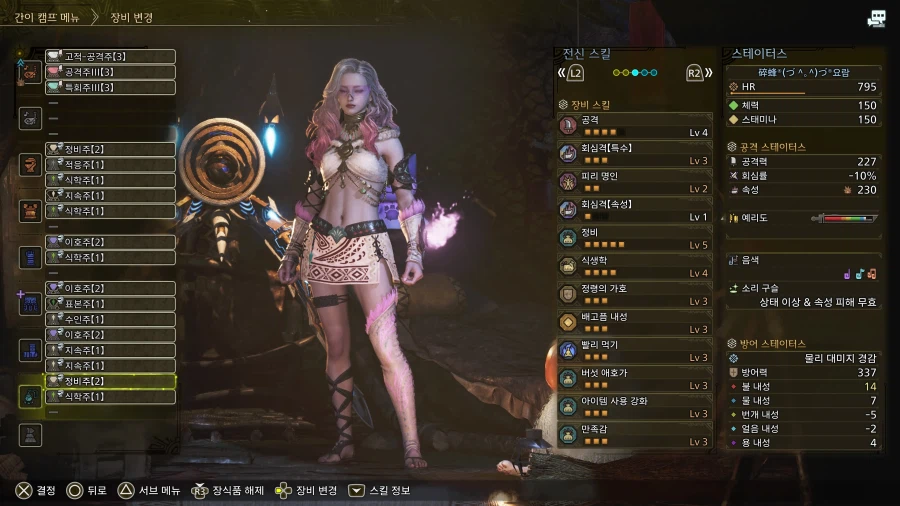Select the 수인주[1] decoration slot
This screenshot has width=900, height=506.
[x=110, y=319]
